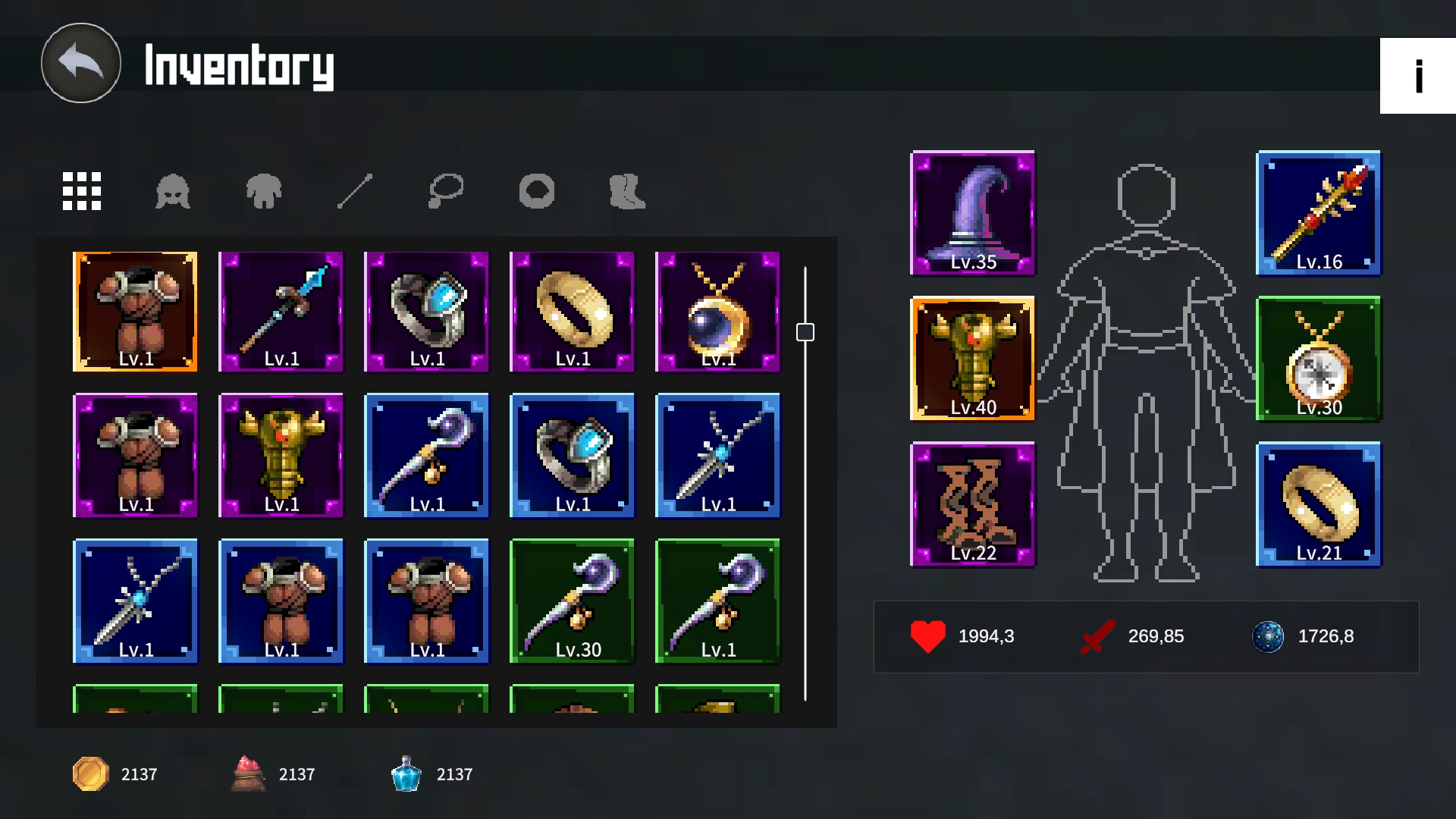Screen dimensions: 1456x819
Task: Show all items with the grid tab
Action: pos(82,190)
